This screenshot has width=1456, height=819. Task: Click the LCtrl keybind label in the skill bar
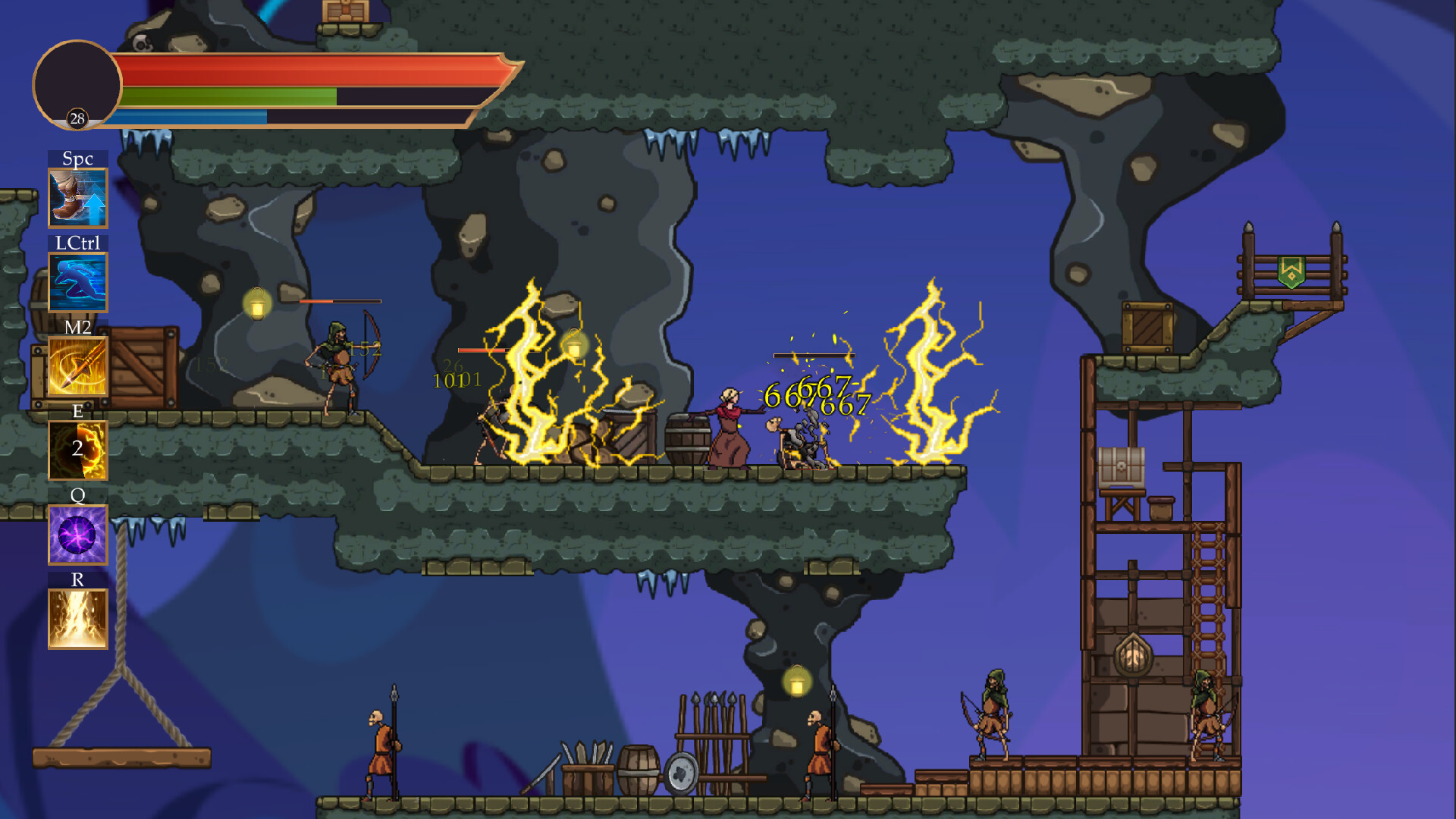pos(77,242)
